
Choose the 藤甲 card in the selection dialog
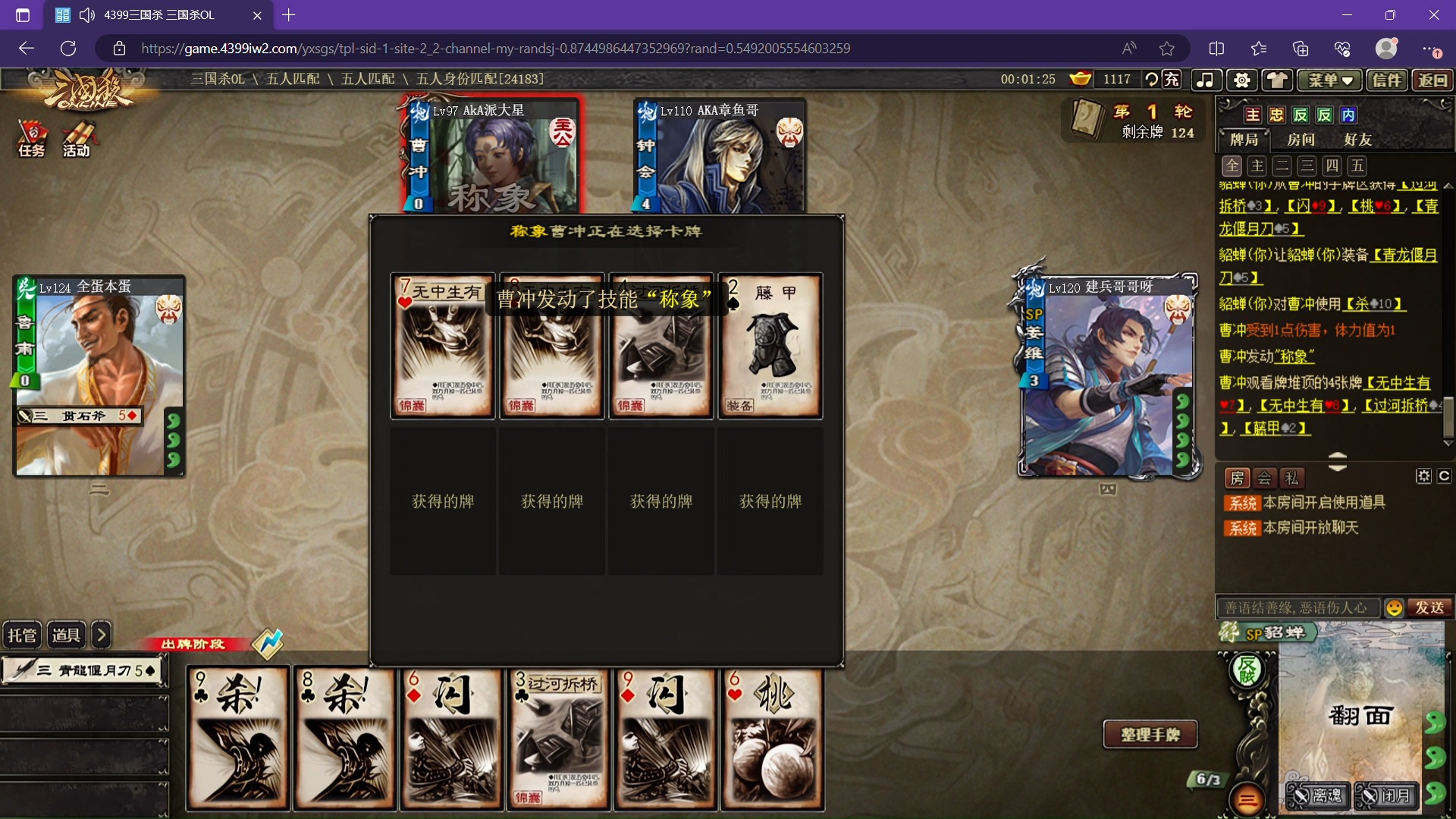pyautogui.click(x=770, y=346)
